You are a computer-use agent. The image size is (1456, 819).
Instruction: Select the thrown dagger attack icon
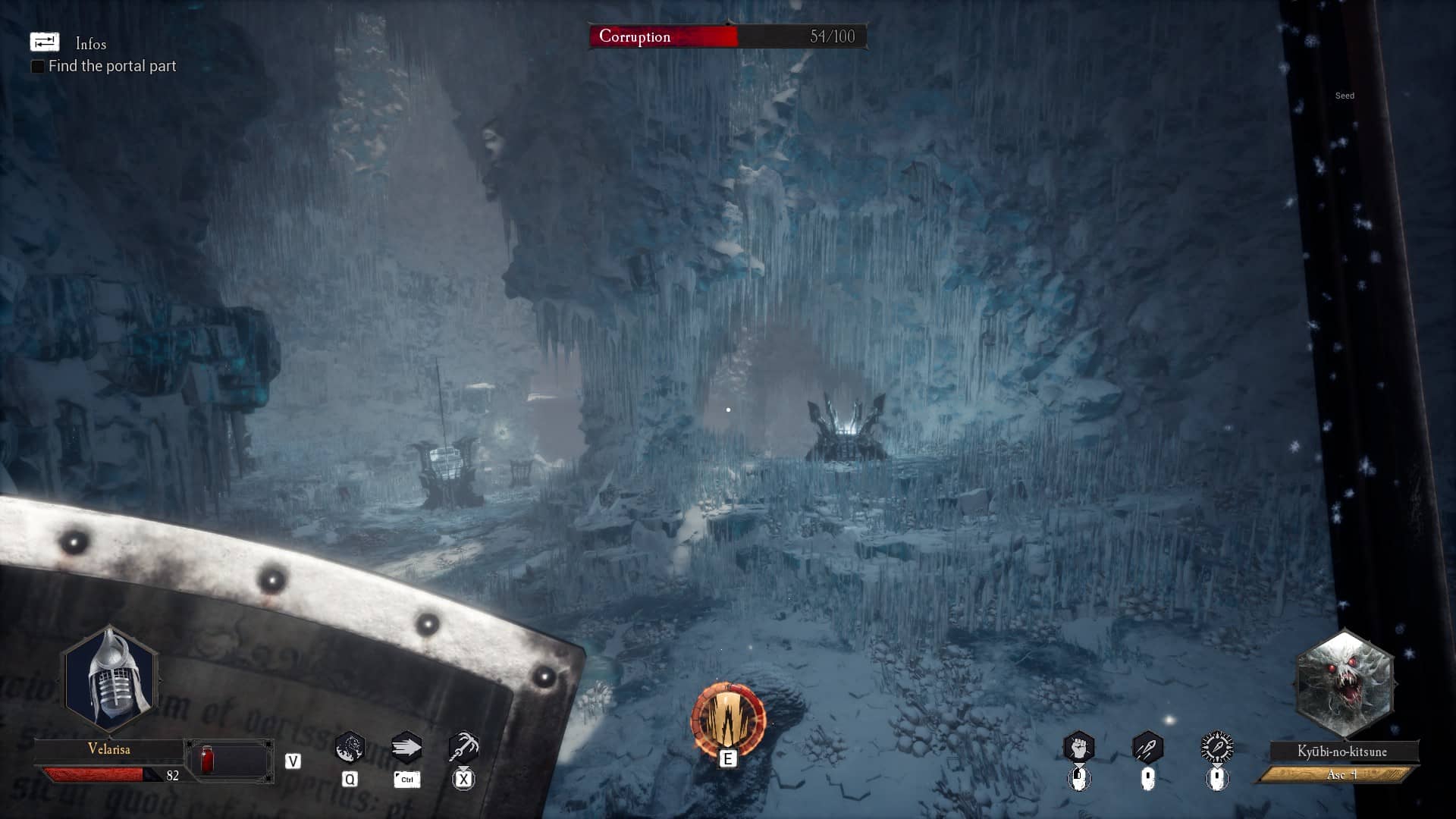coord(1147,748)
